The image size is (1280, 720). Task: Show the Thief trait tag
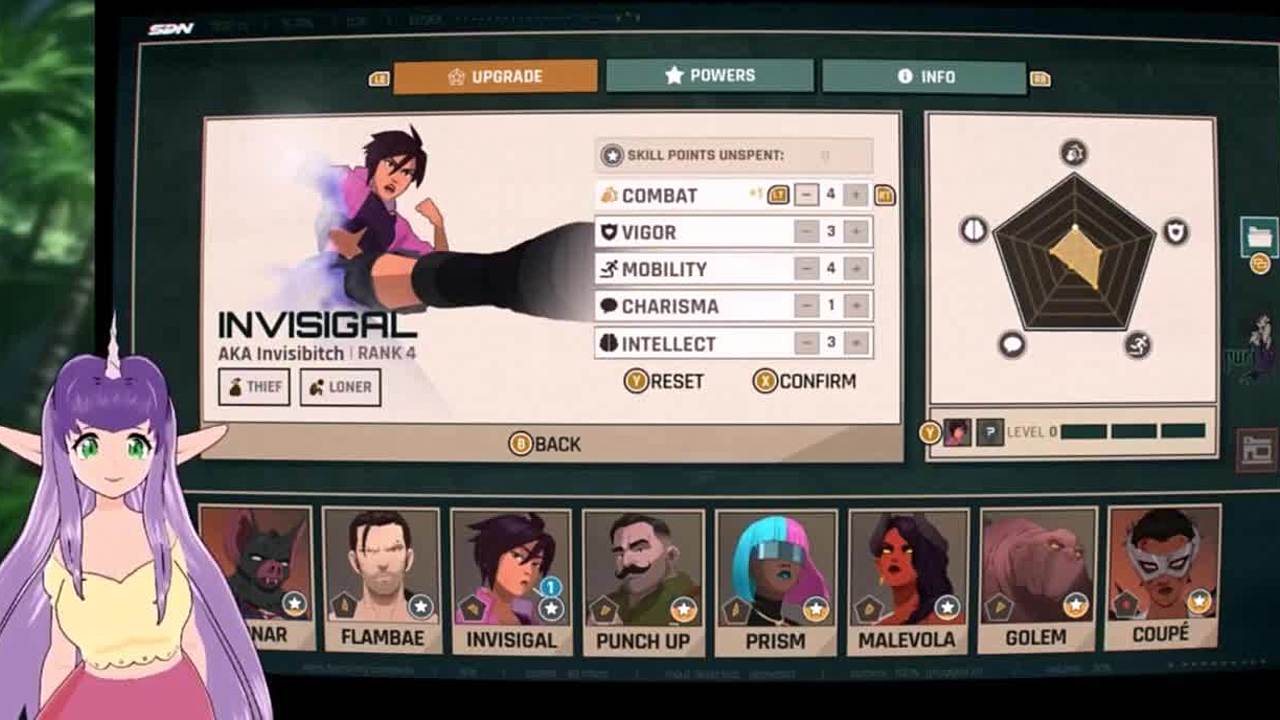coord(254,387)
